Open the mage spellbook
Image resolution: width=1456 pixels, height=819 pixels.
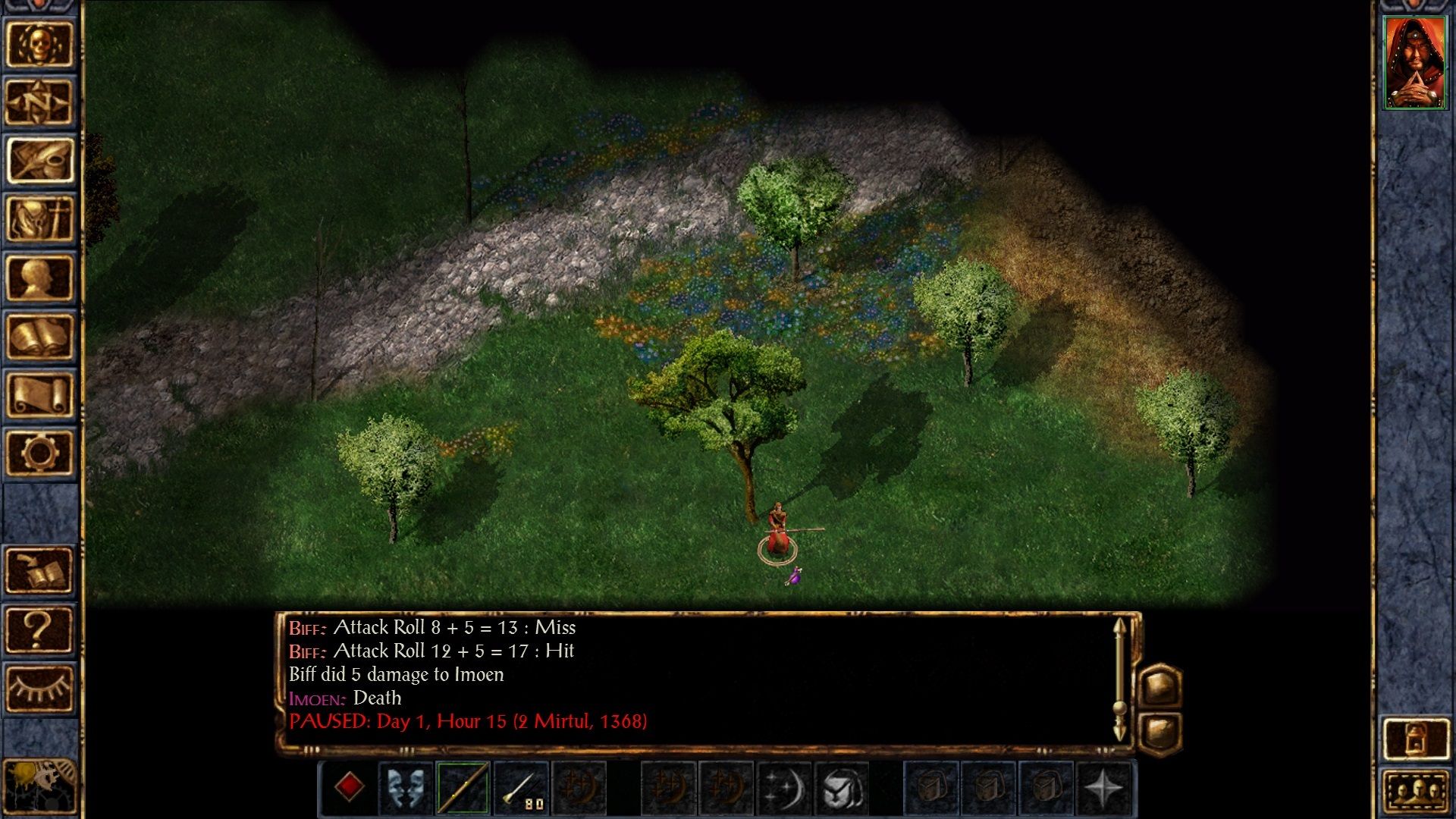pyautogui.click(x=39, y=336)
